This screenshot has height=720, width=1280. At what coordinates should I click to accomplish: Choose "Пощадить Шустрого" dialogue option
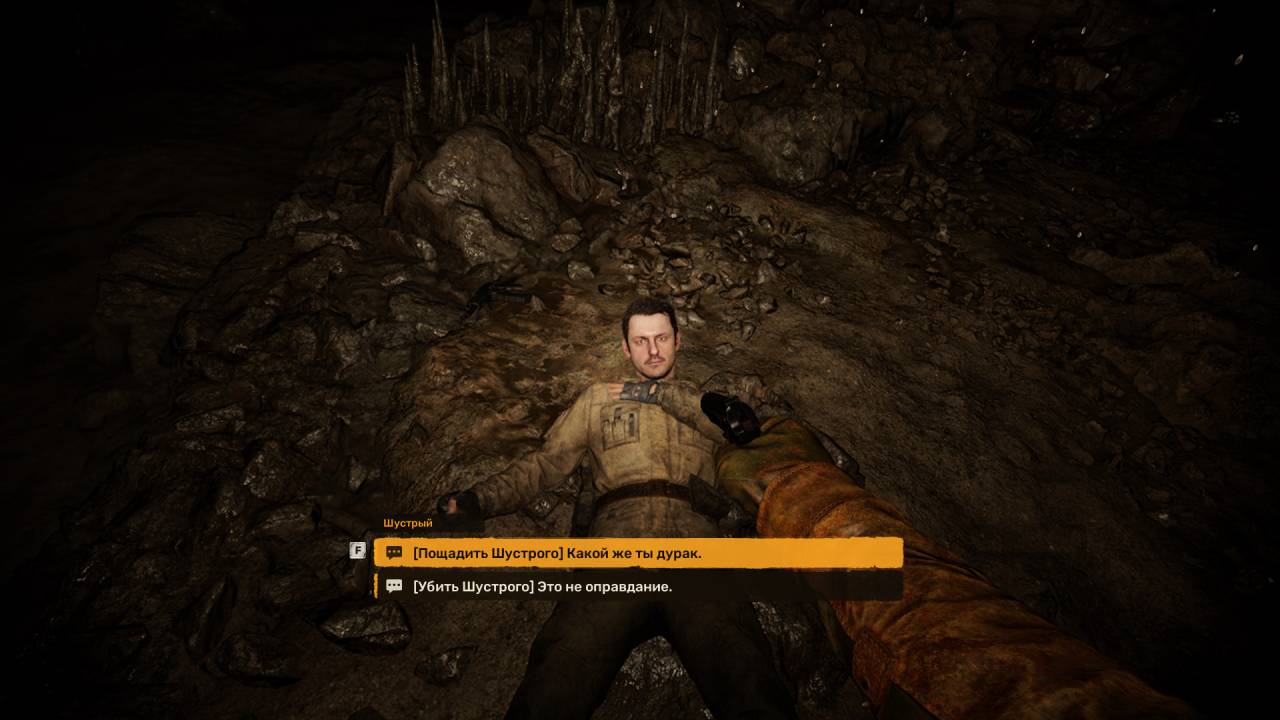[638, 552]
